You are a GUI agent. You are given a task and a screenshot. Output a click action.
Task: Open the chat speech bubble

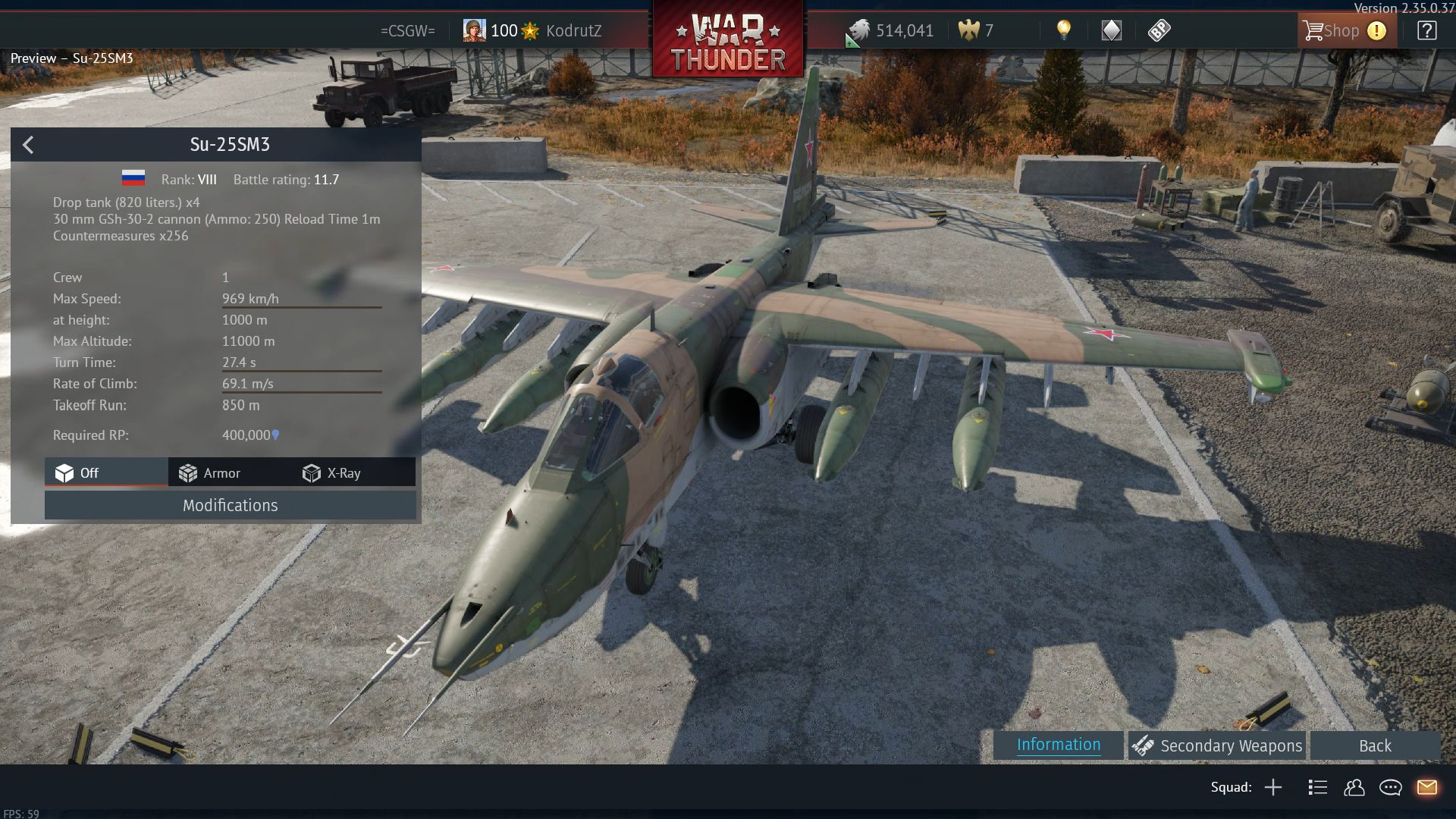[x=1390, y=788]
